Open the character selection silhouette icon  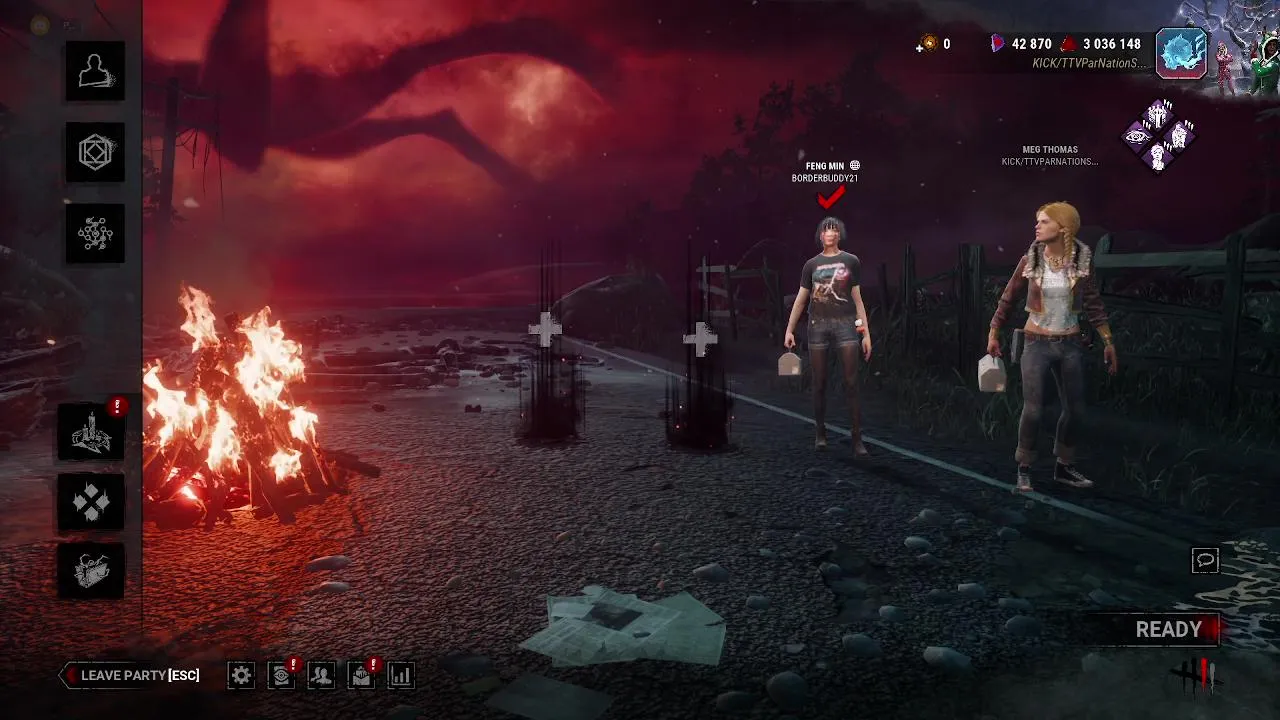click(x=95, y=71)
